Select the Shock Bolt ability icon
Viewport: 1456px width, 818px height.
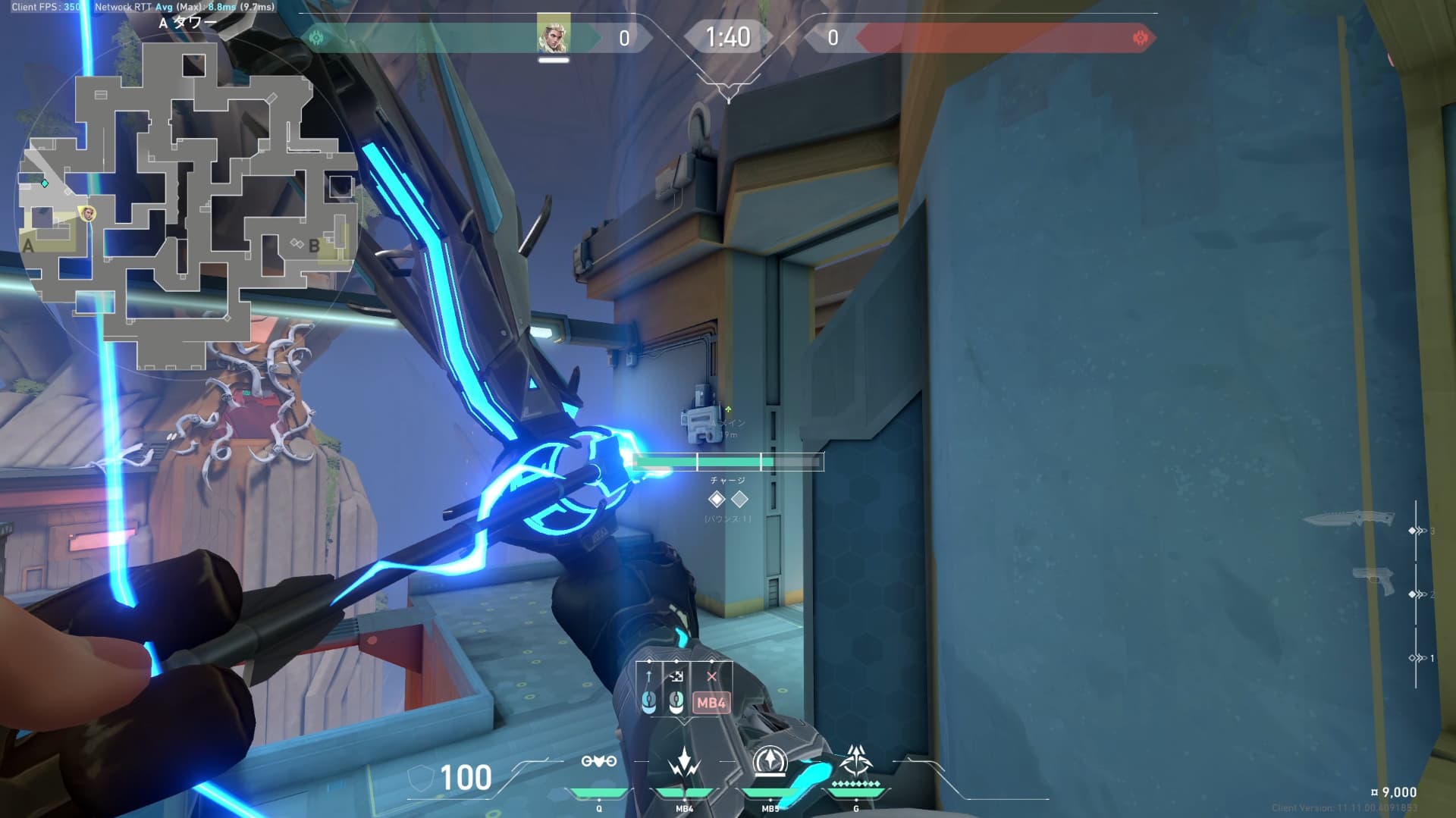pyautogui.click(x=684, y=761)
